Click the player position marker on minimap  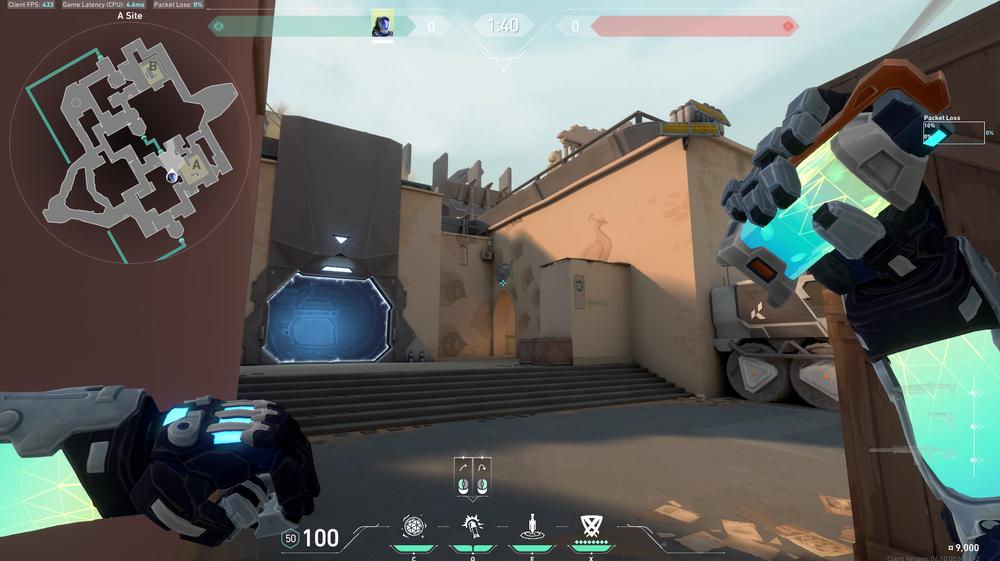pos(173,177)
